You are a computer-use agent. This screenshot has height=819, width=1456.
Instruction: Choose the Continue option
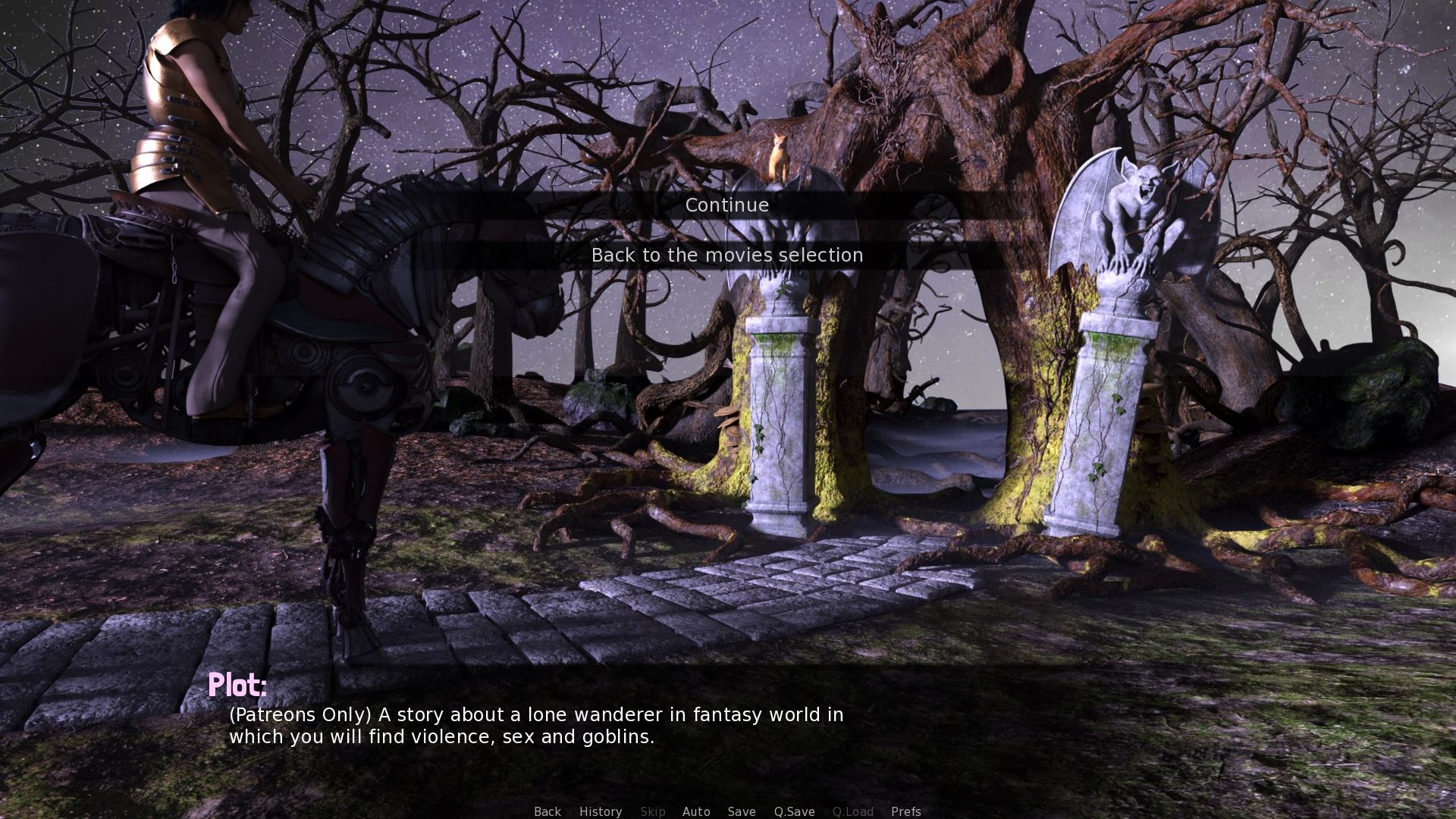click(x=726, y=206)
